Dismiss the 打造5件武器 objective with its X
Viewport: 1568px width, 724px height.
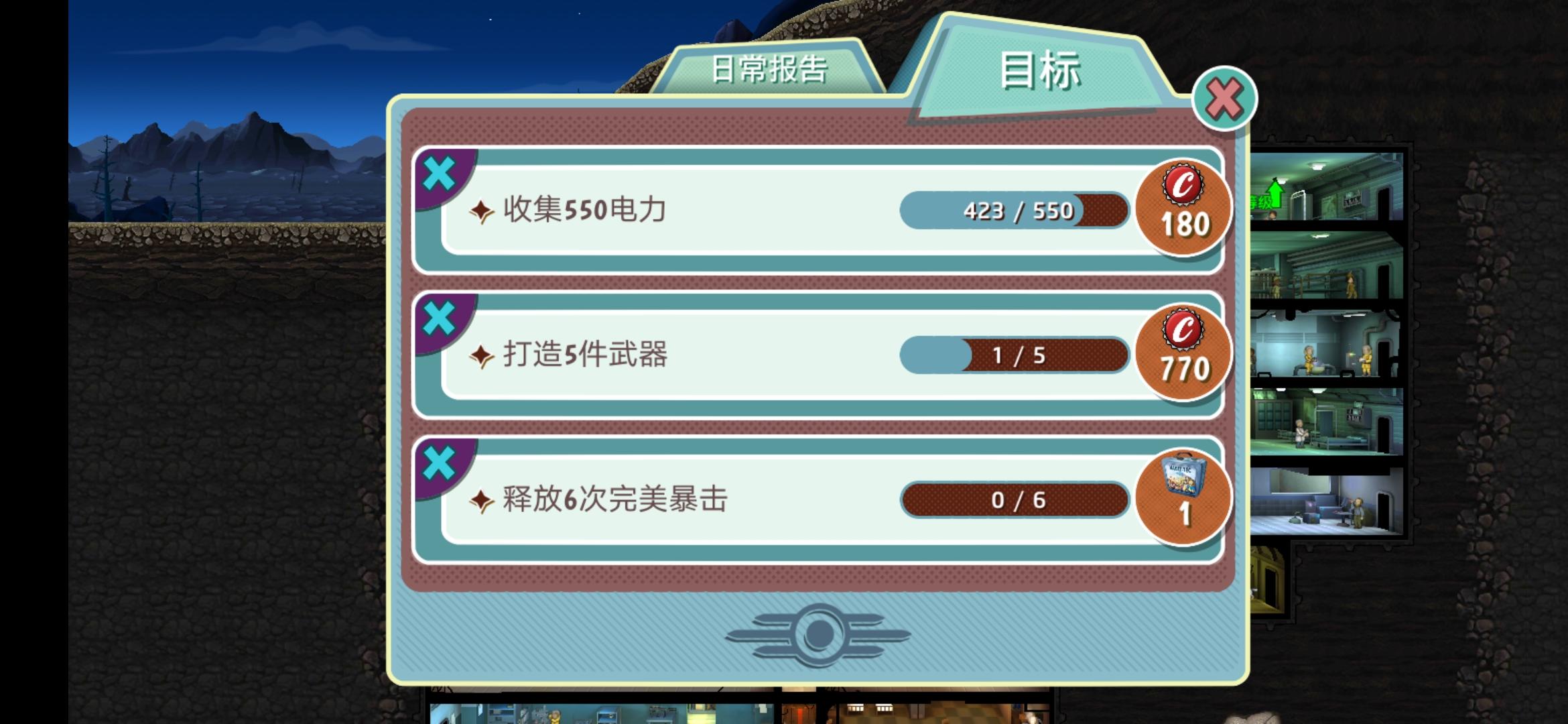440,316
